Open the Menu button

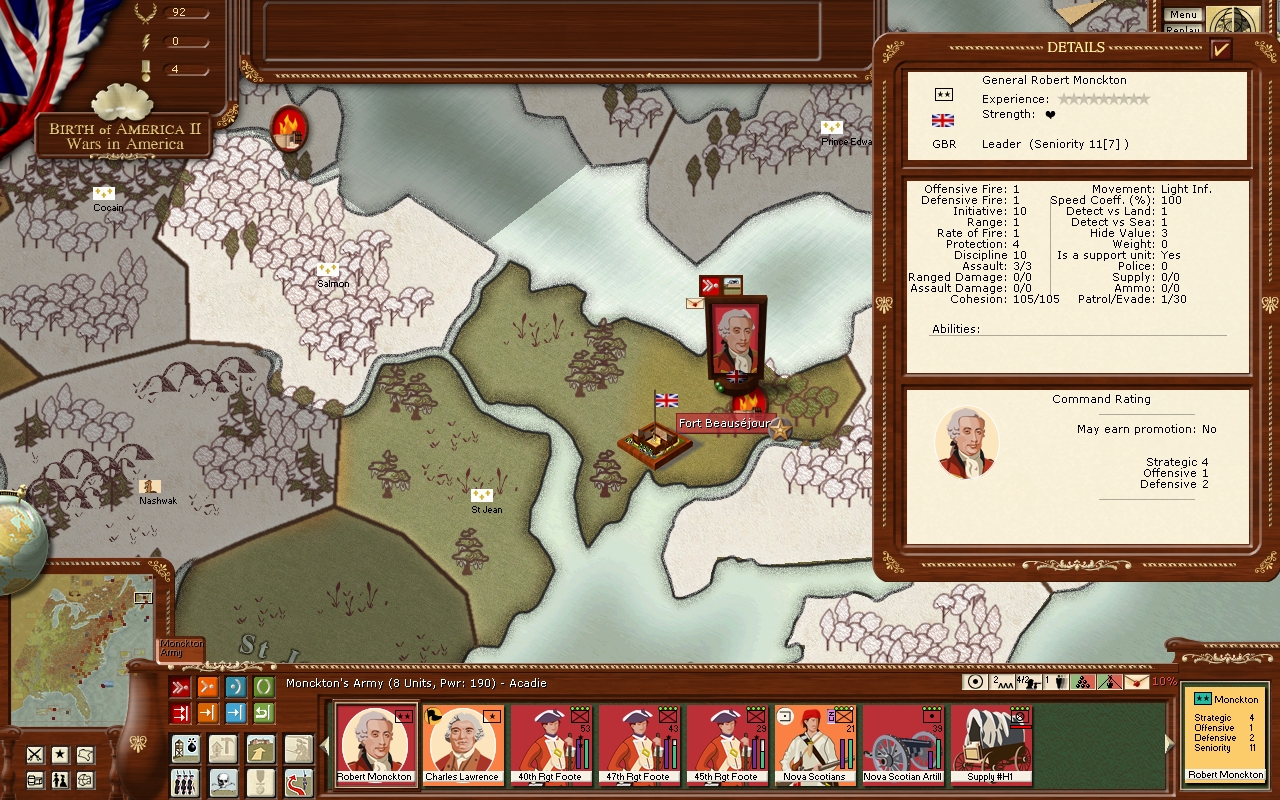coord(1183,15)
